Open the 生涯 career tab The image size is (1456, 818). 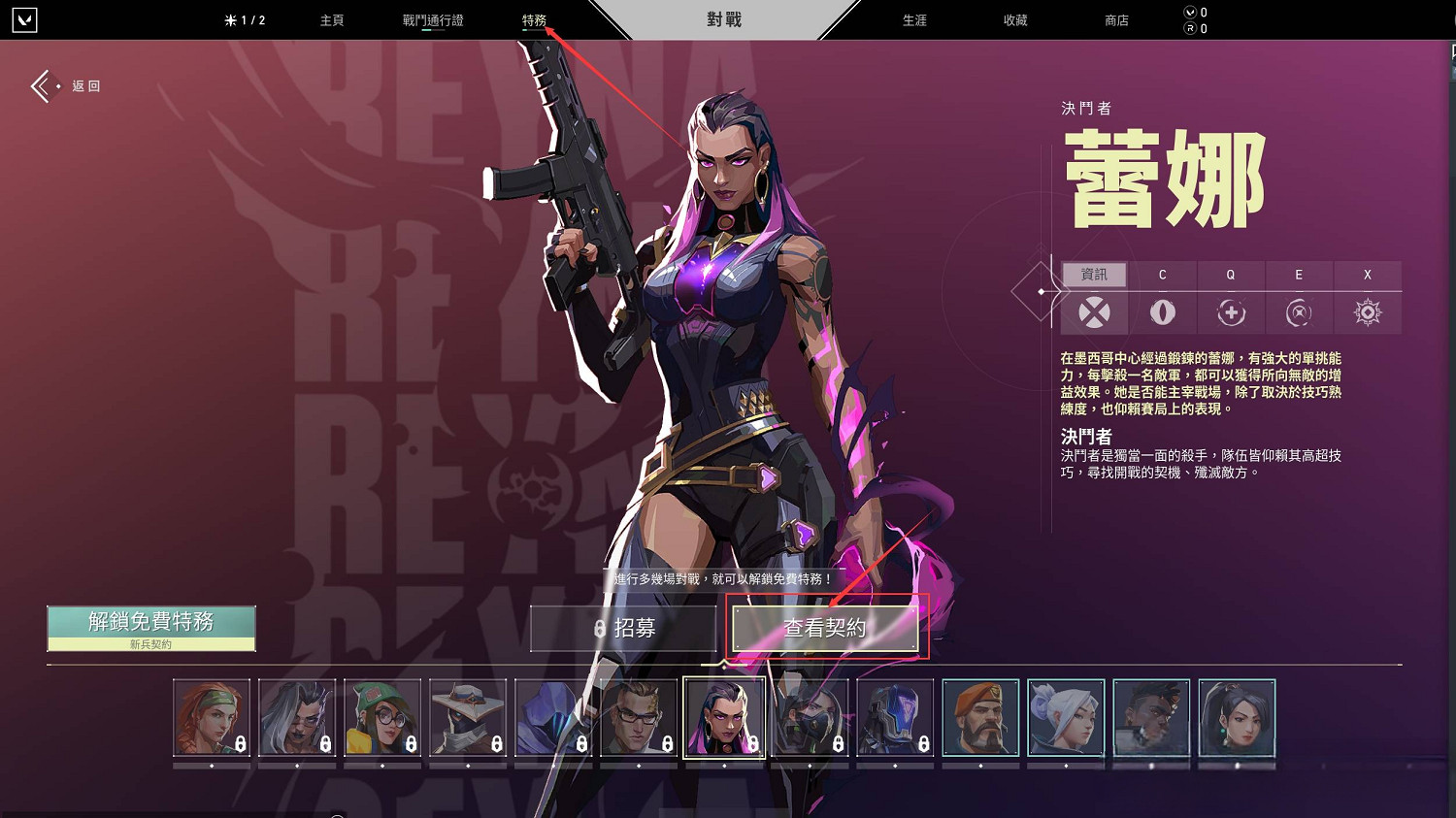pyautogui.click(x=912, y=19)
